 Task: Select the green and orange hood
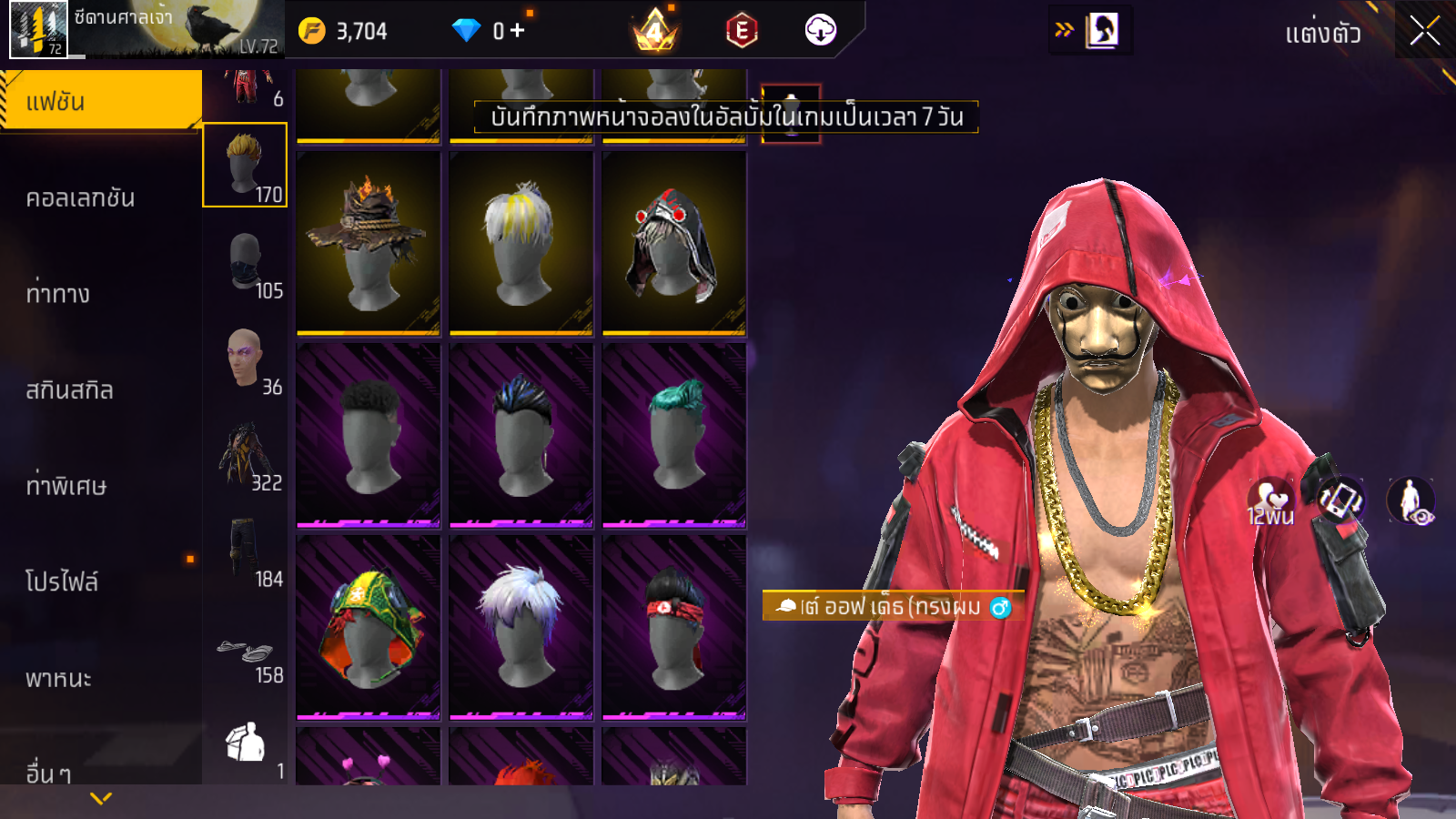pos(369,627)
